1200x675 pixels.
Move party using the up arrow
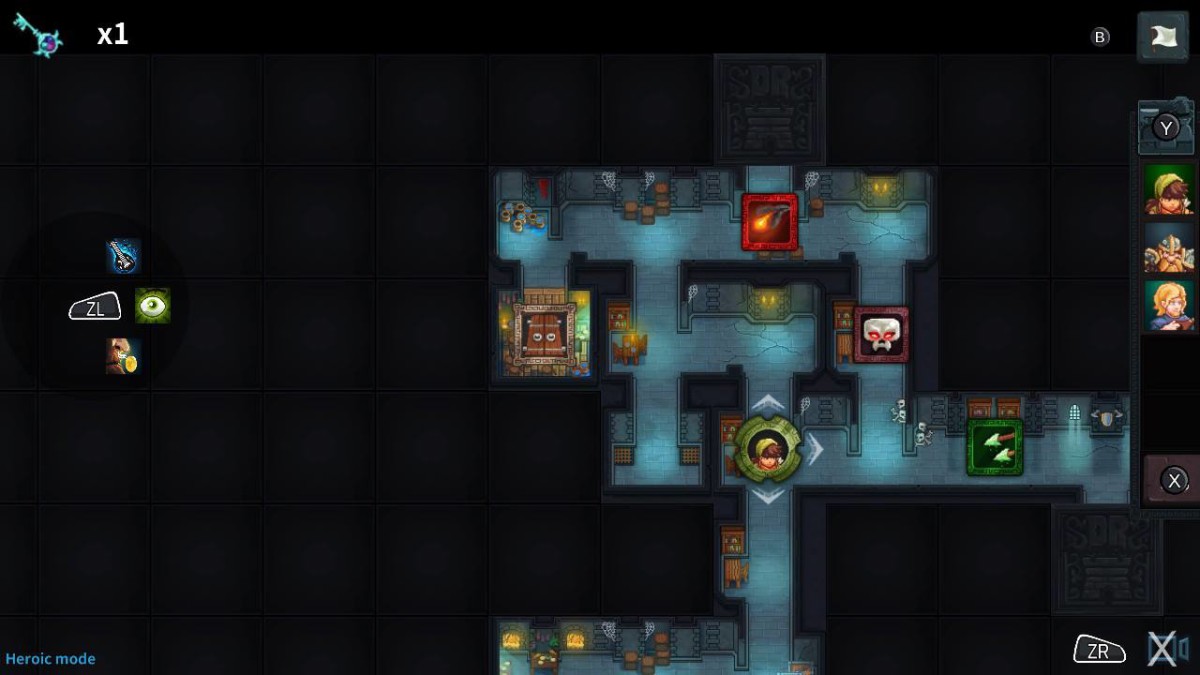point(767,403)
